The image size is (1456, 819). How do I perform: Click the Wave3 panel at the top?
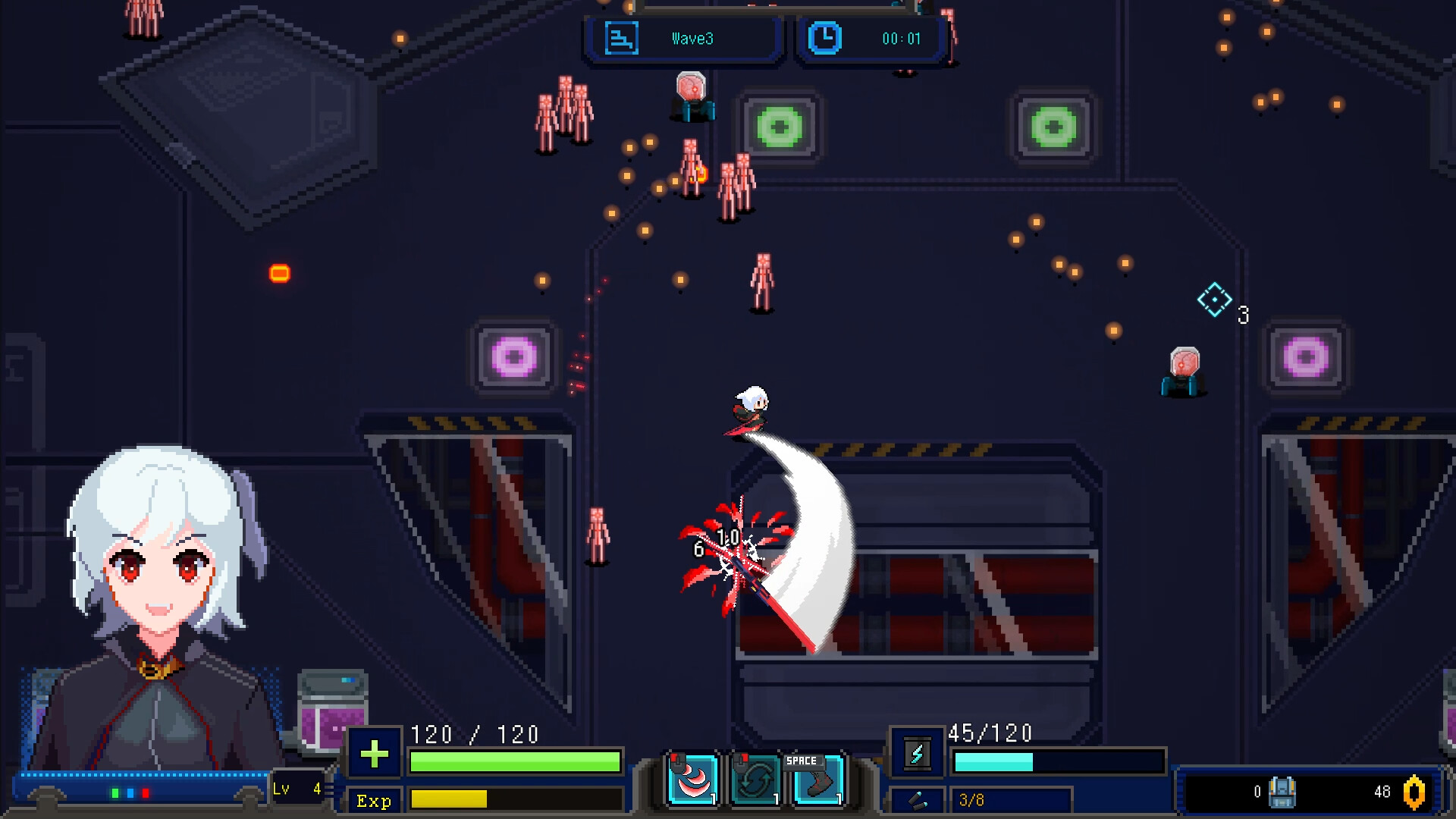click(681, 38)
